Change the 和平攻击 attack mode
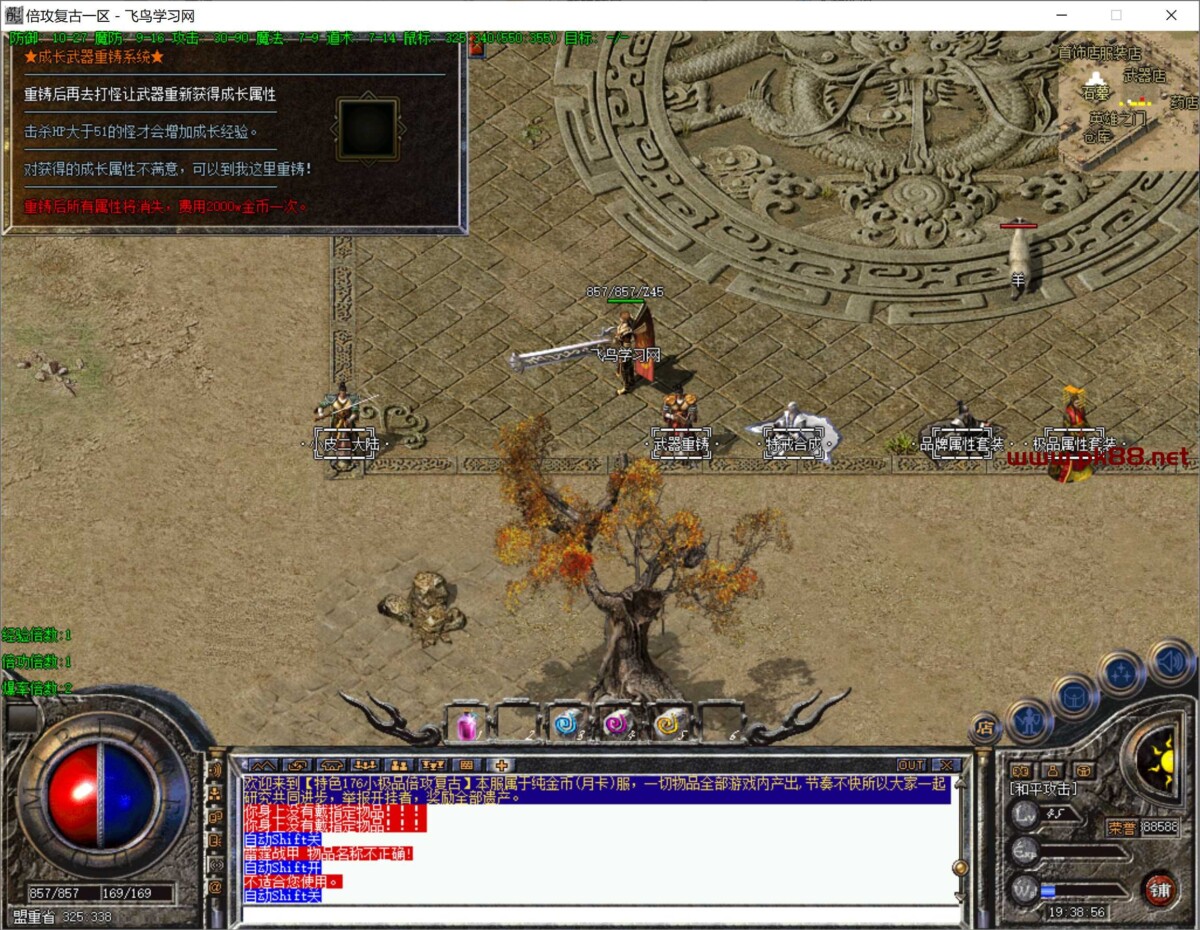Viewport: 1200px width, 930px height. (x=1040, y=789)
